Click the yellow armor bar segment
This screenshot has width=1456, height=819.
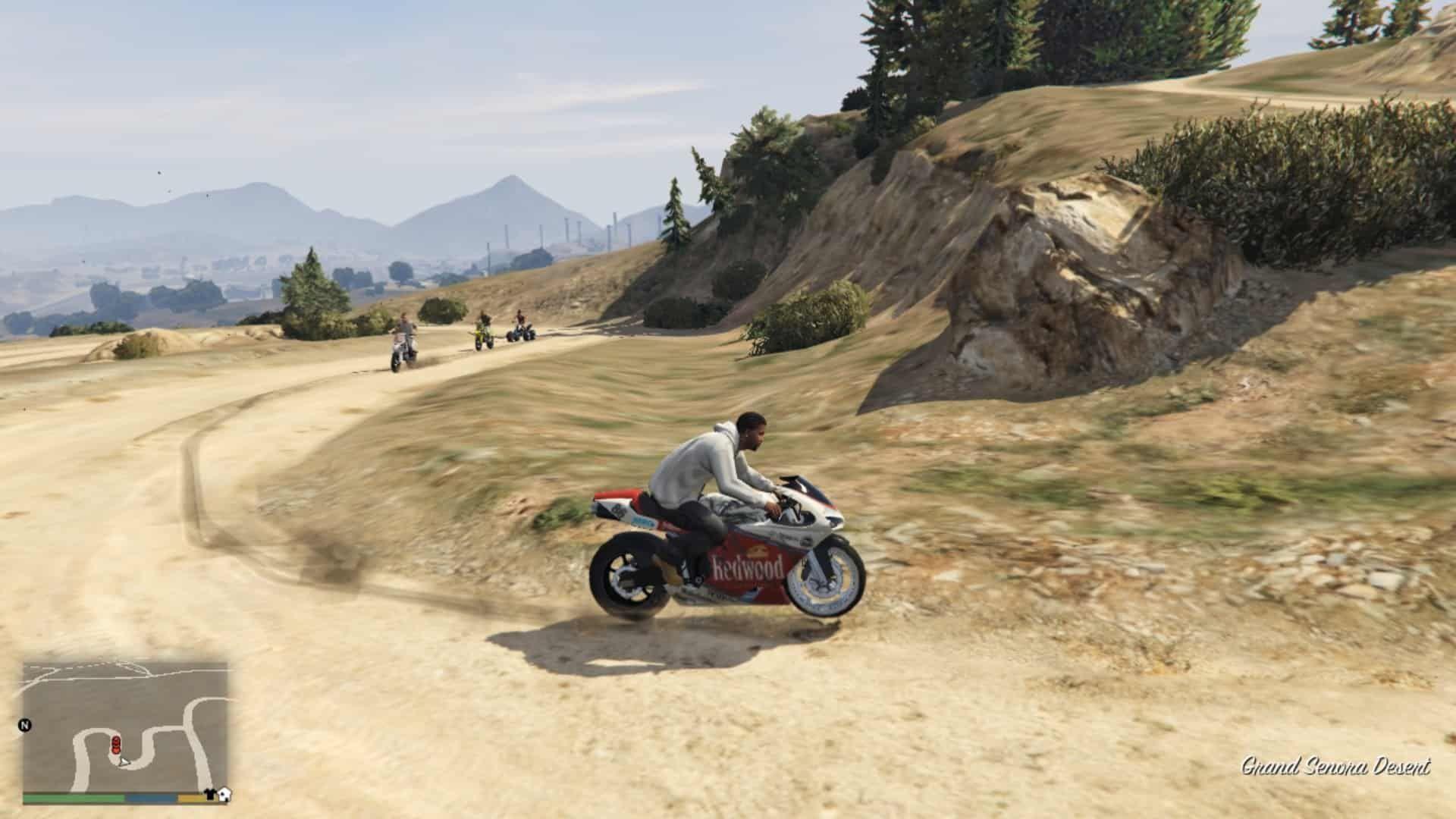[x=194, y=799]
